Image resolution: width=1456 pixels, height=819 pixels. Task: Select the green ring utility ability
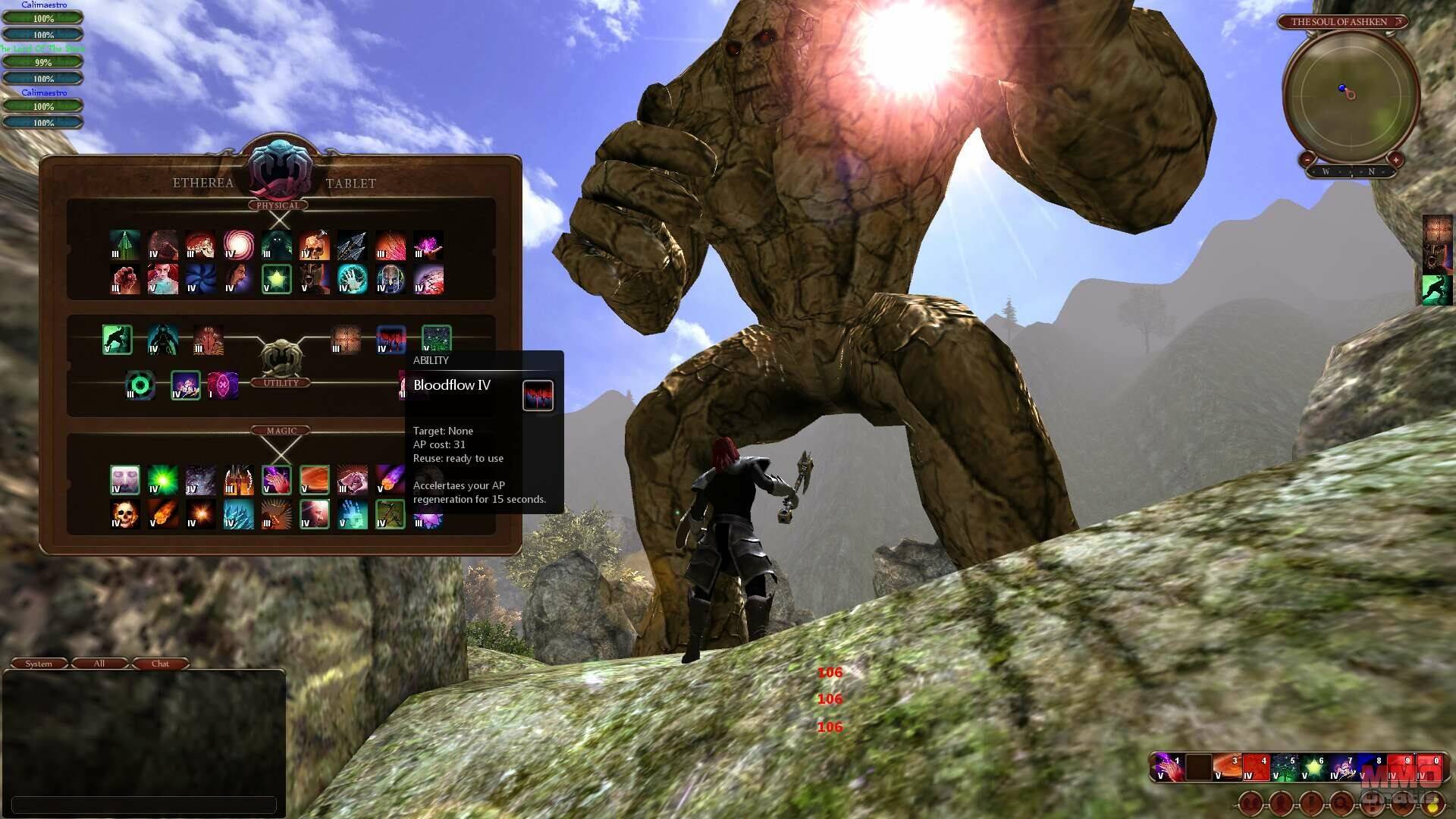(x=140, y=385)
